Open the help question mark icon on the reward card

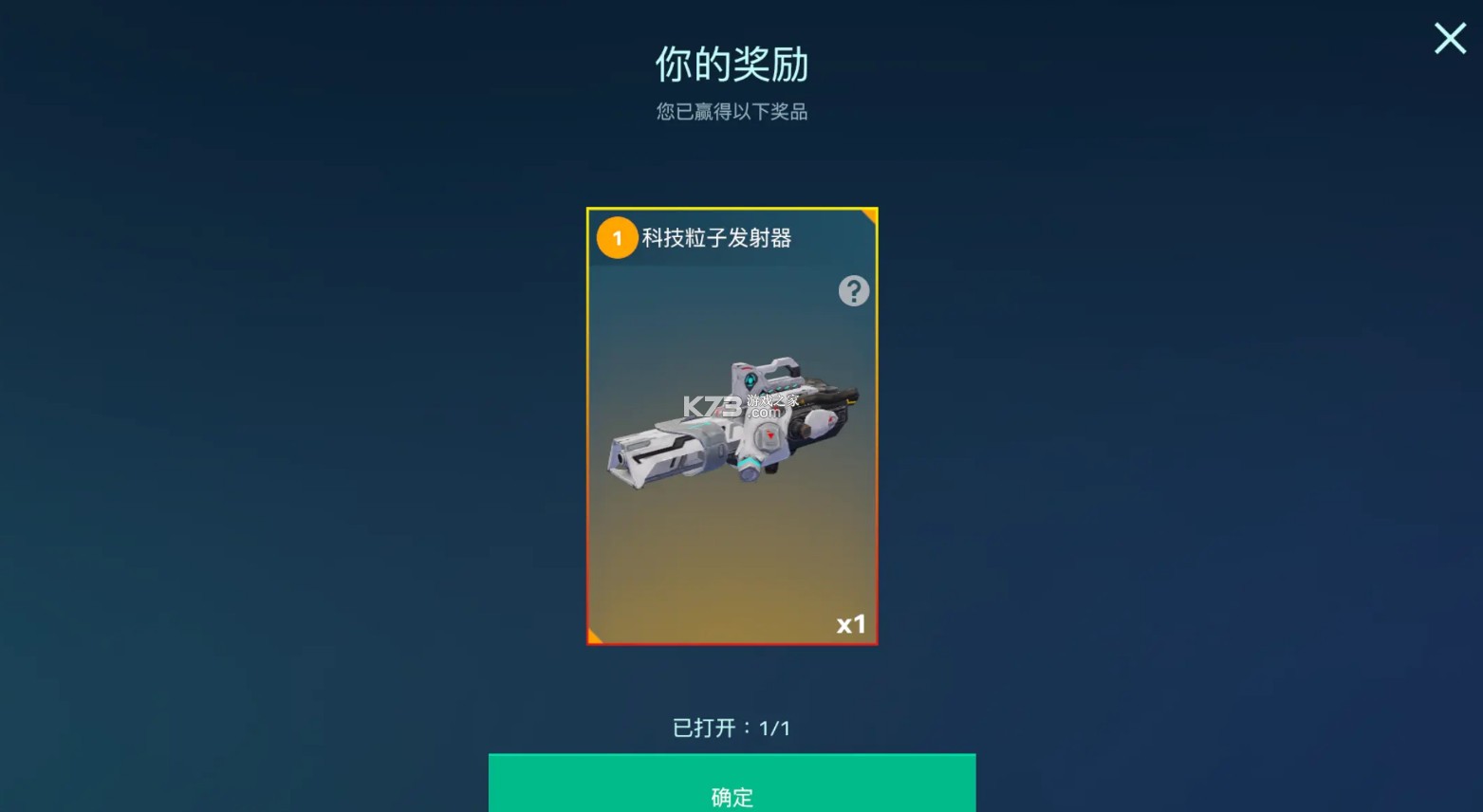[x=852, y=291]
